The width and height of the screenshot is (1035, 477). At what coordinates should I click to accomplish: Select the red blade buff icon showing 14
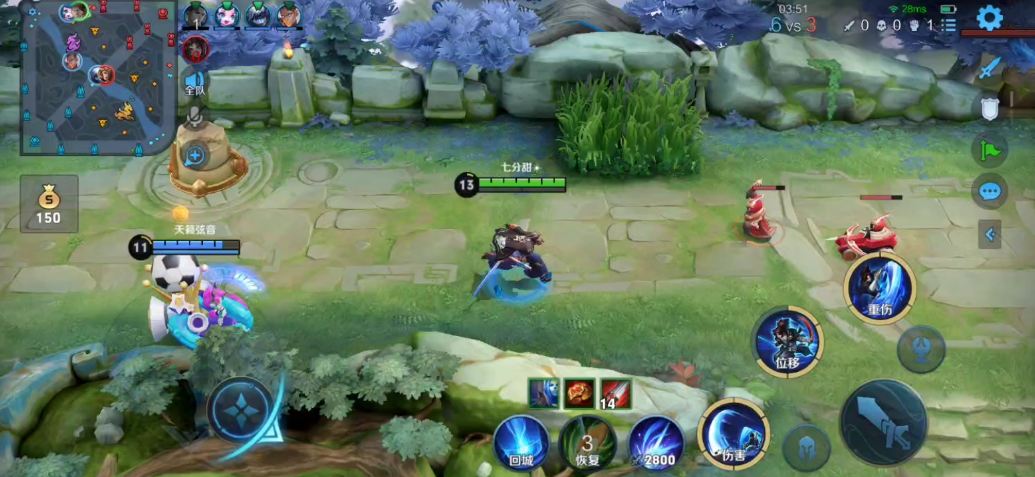pyautogui.click(x=616, y=394)
